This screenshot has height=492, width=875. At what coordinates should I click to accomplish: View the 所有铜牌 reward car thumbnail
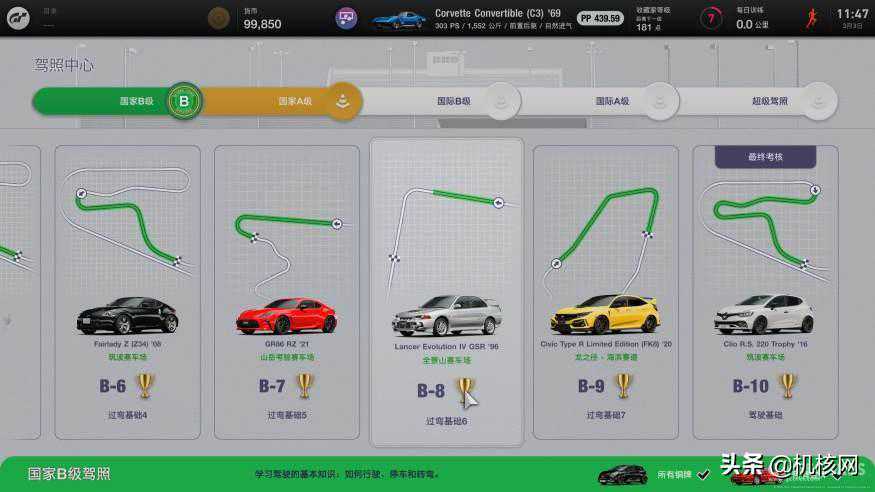click(x=622, y=474)
